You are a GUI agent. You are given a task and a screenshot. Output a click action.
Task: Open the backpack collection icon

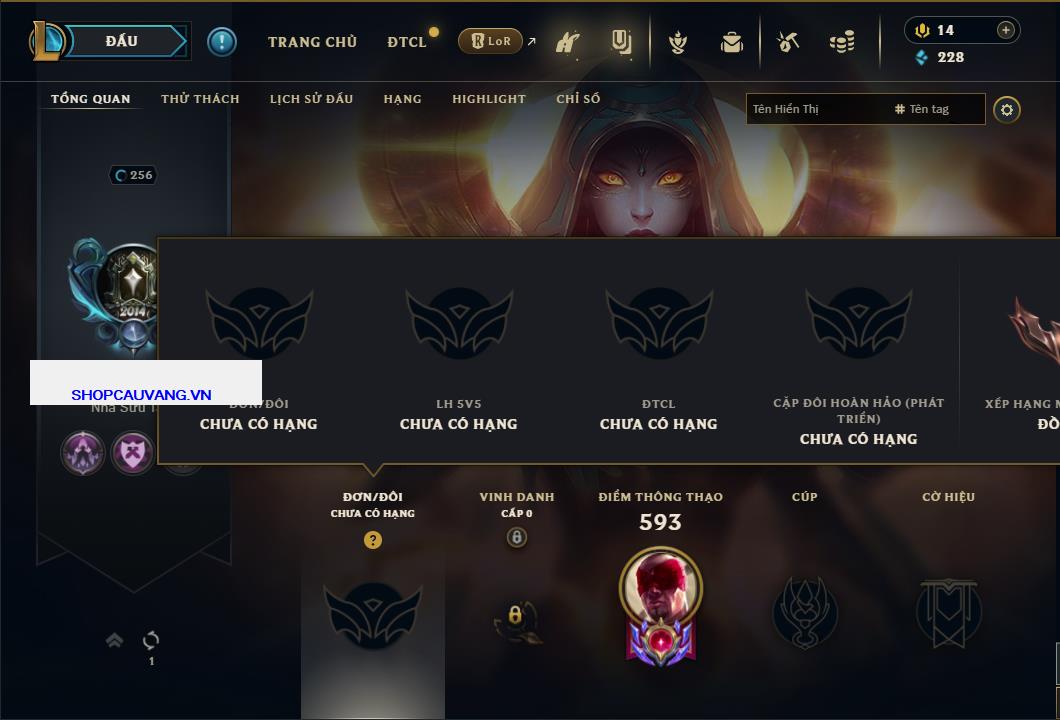[x=732, y=42]
